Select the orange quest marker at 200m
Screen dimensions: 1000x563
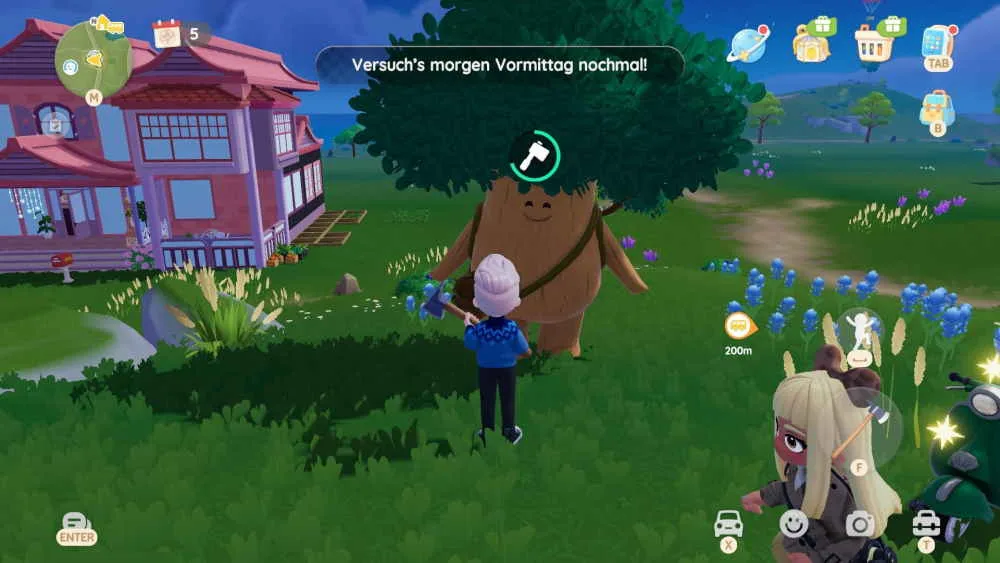(739, 326)
